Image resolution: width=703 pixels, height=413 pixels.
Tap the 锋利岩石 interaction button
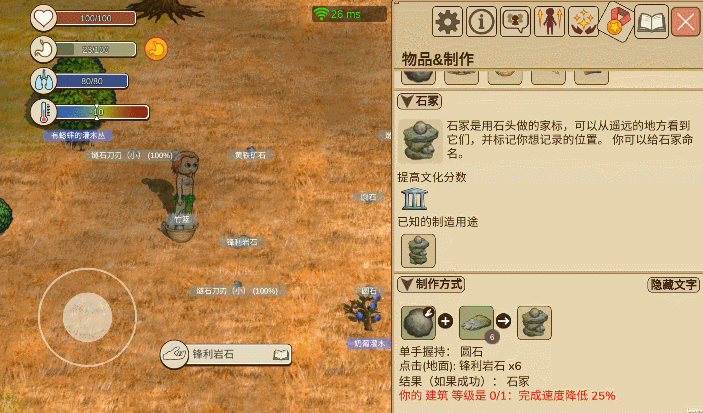point(225,354)
